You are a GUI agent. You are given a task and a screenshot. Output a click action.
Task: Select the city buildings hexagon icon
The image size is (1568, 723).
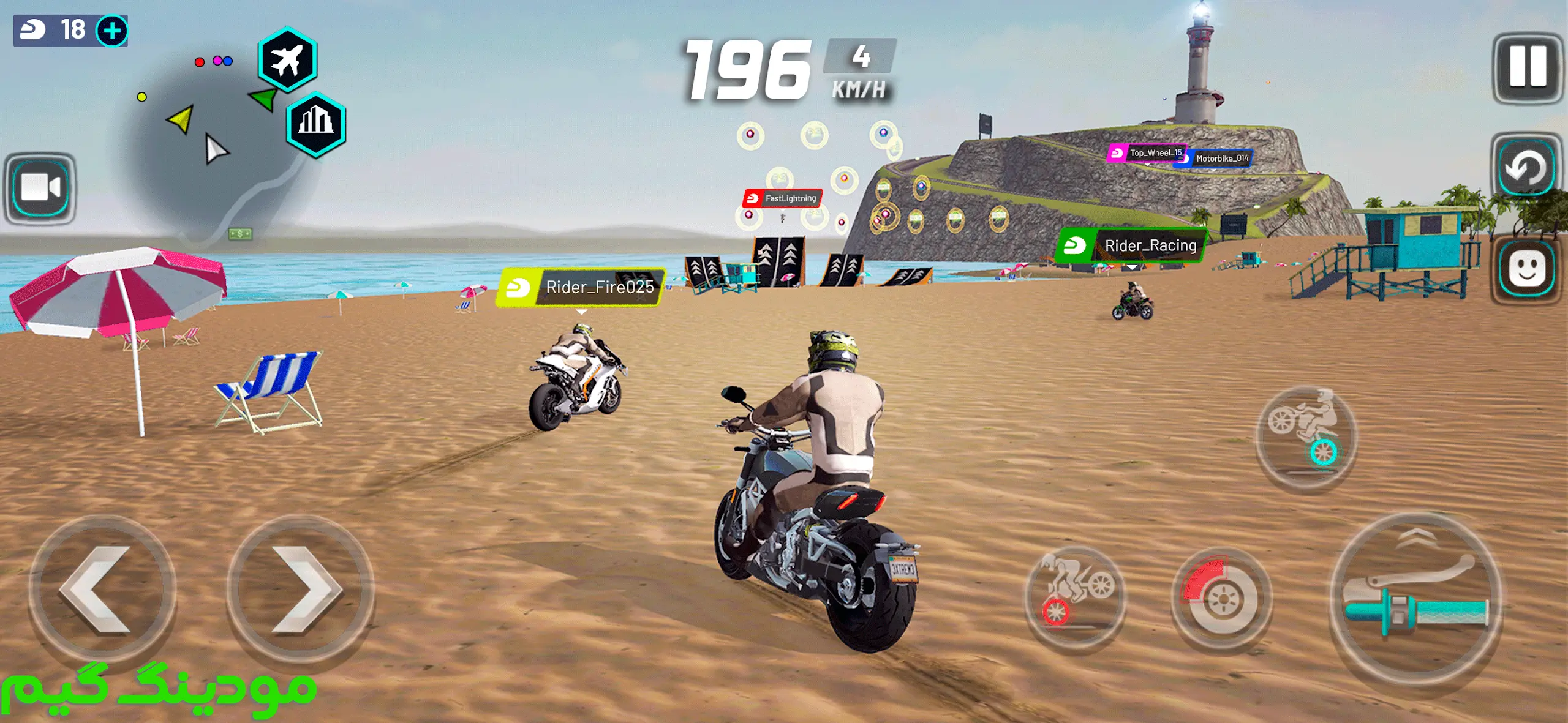316,124
